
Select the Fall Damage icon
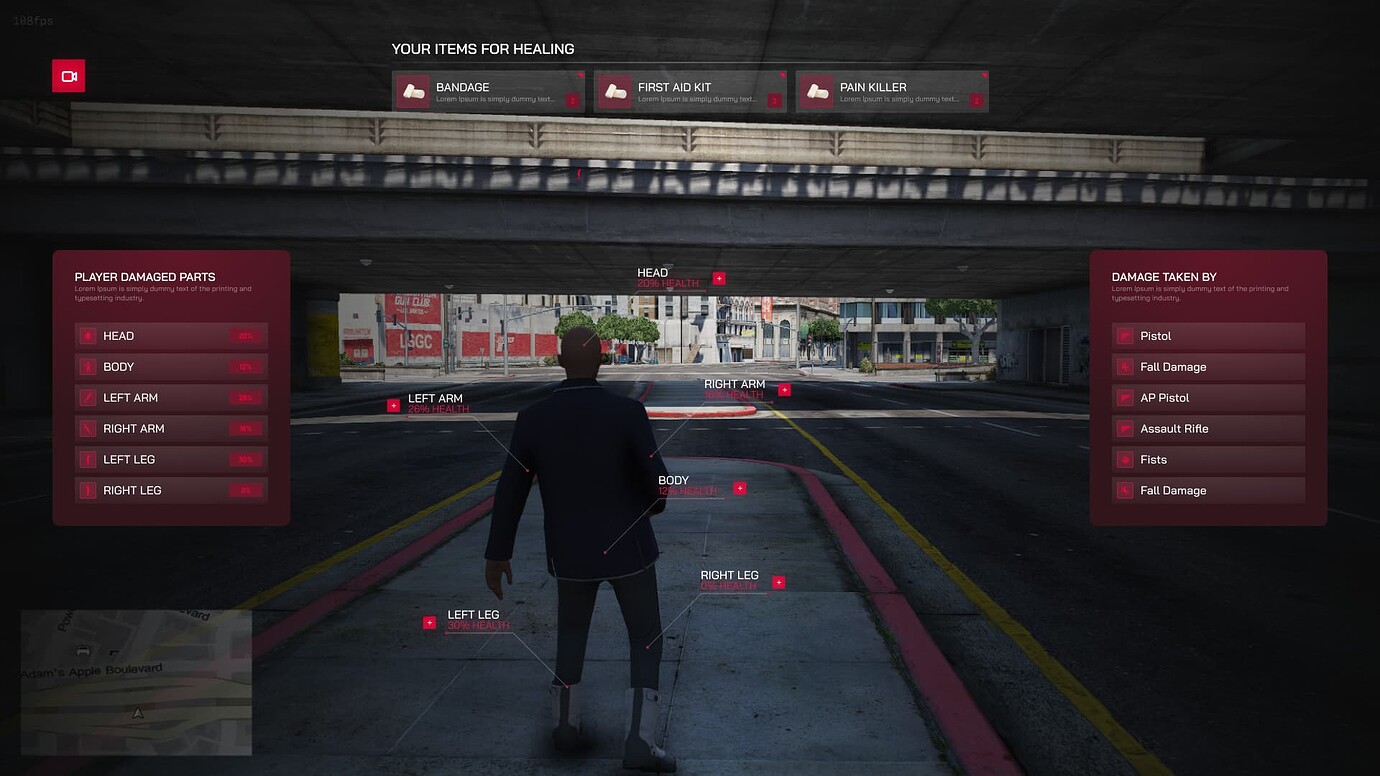1125,366
